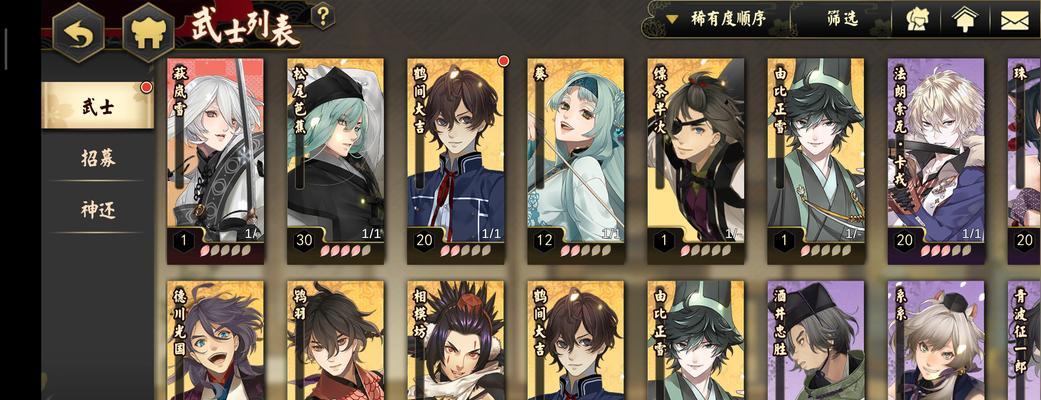The width and height of the screenshot is (1041, 400).
Task: Select the 酒井忠胜 samurai card
Action: point(815,342)
